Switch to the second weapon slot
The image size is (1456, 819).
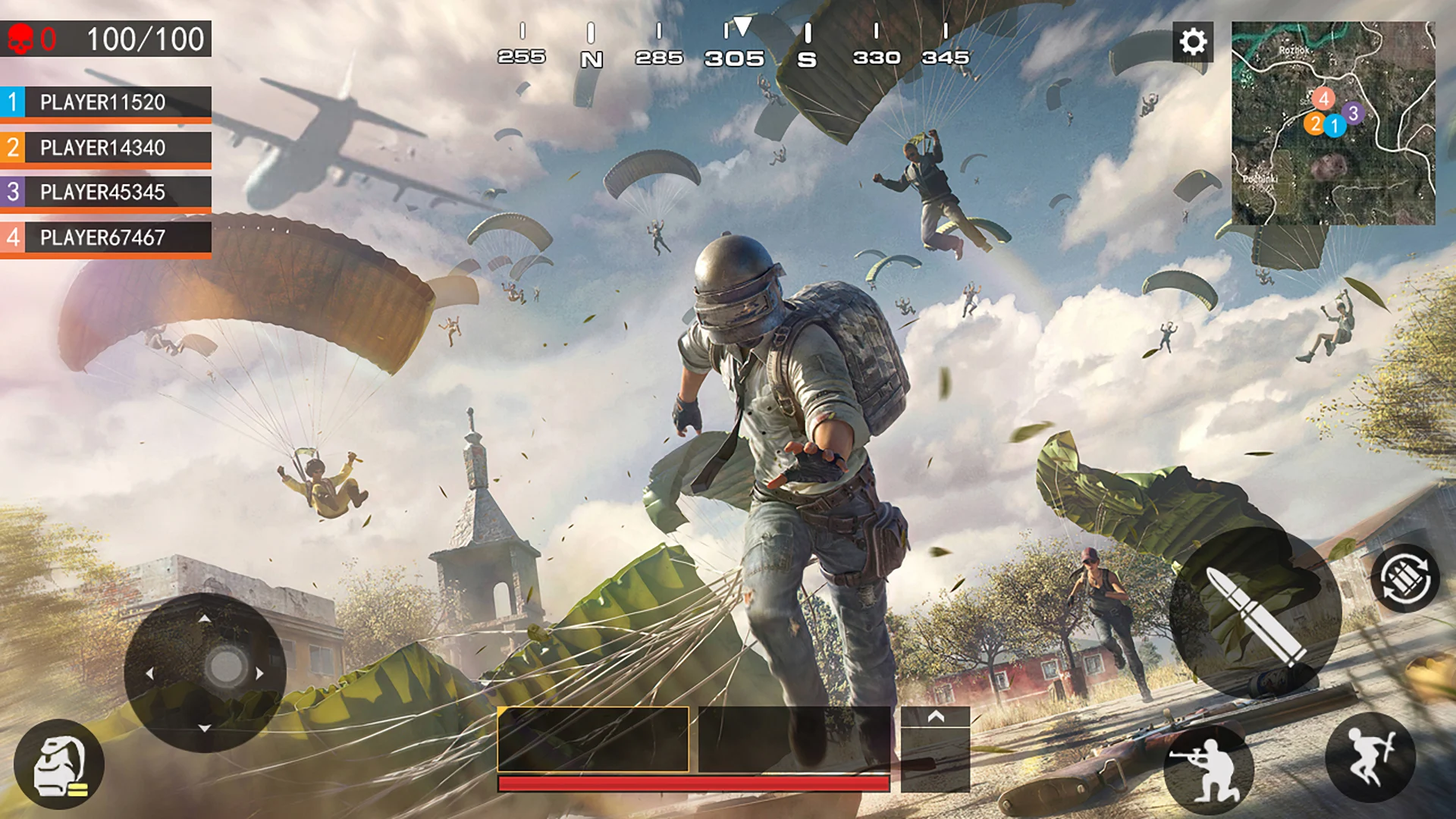coord(793,739)
